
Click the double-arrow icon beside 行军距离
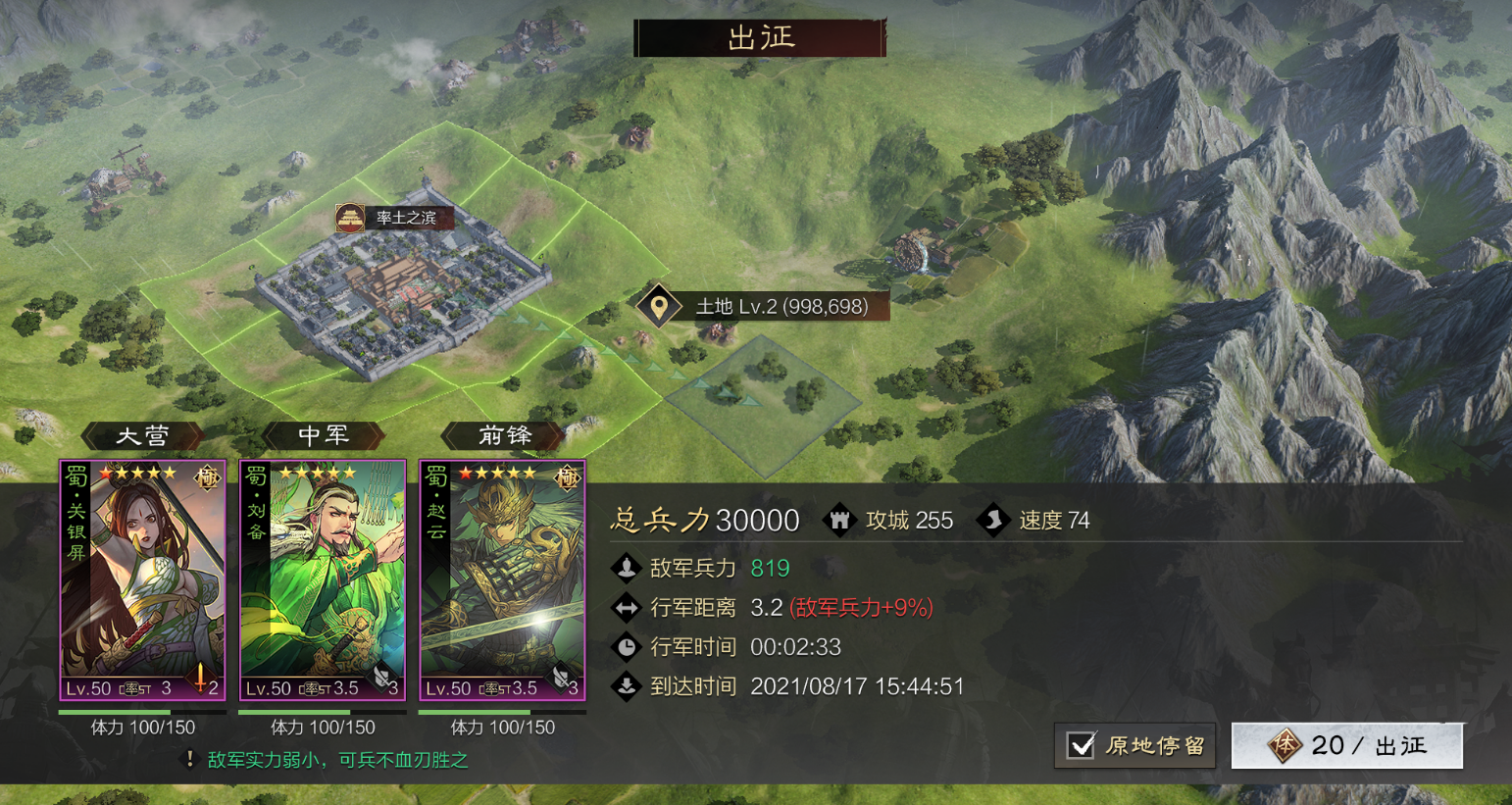pyautogui.click(x=628, y=607)
